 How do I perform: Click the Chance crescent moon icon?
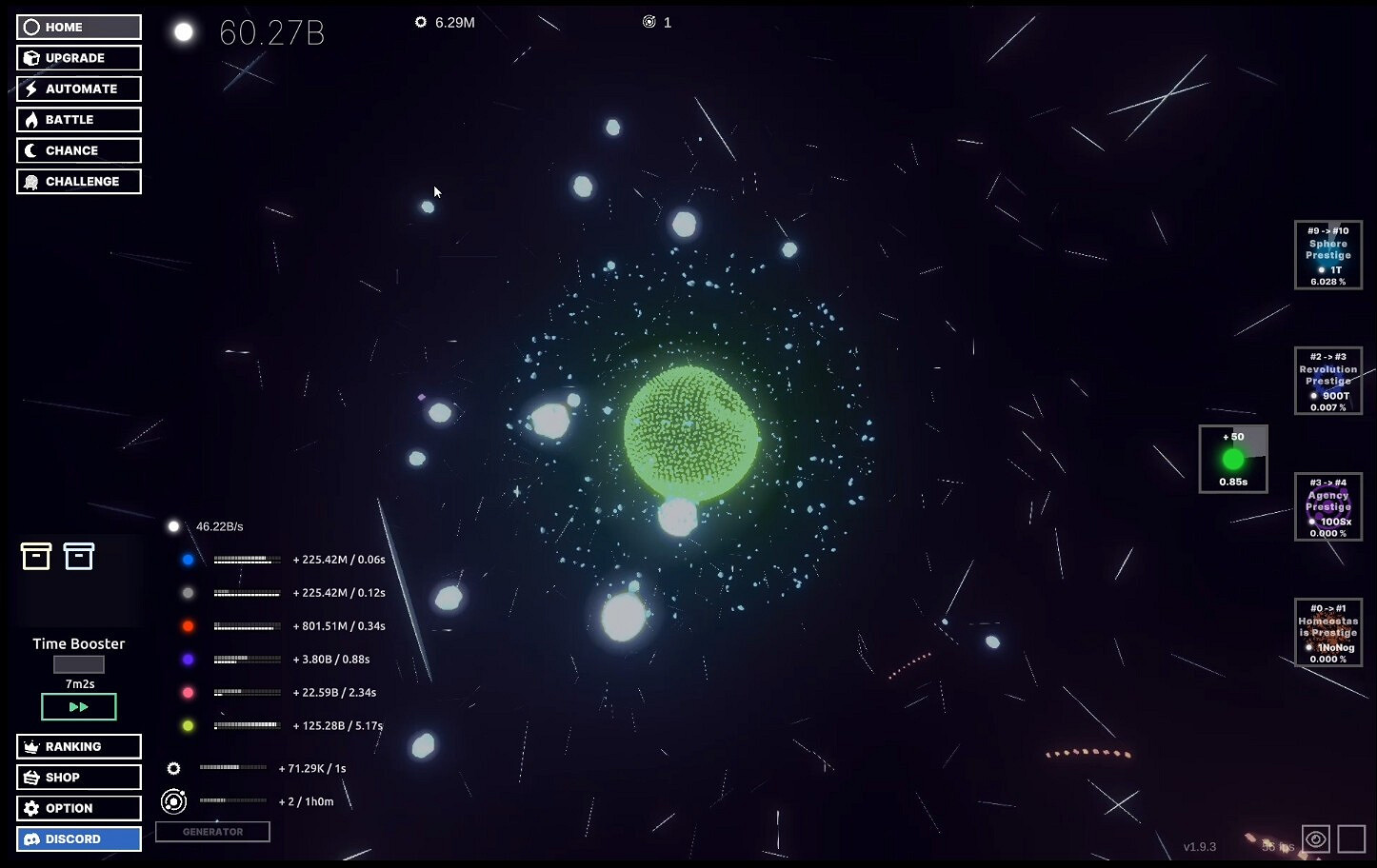(x=31, y=150)
